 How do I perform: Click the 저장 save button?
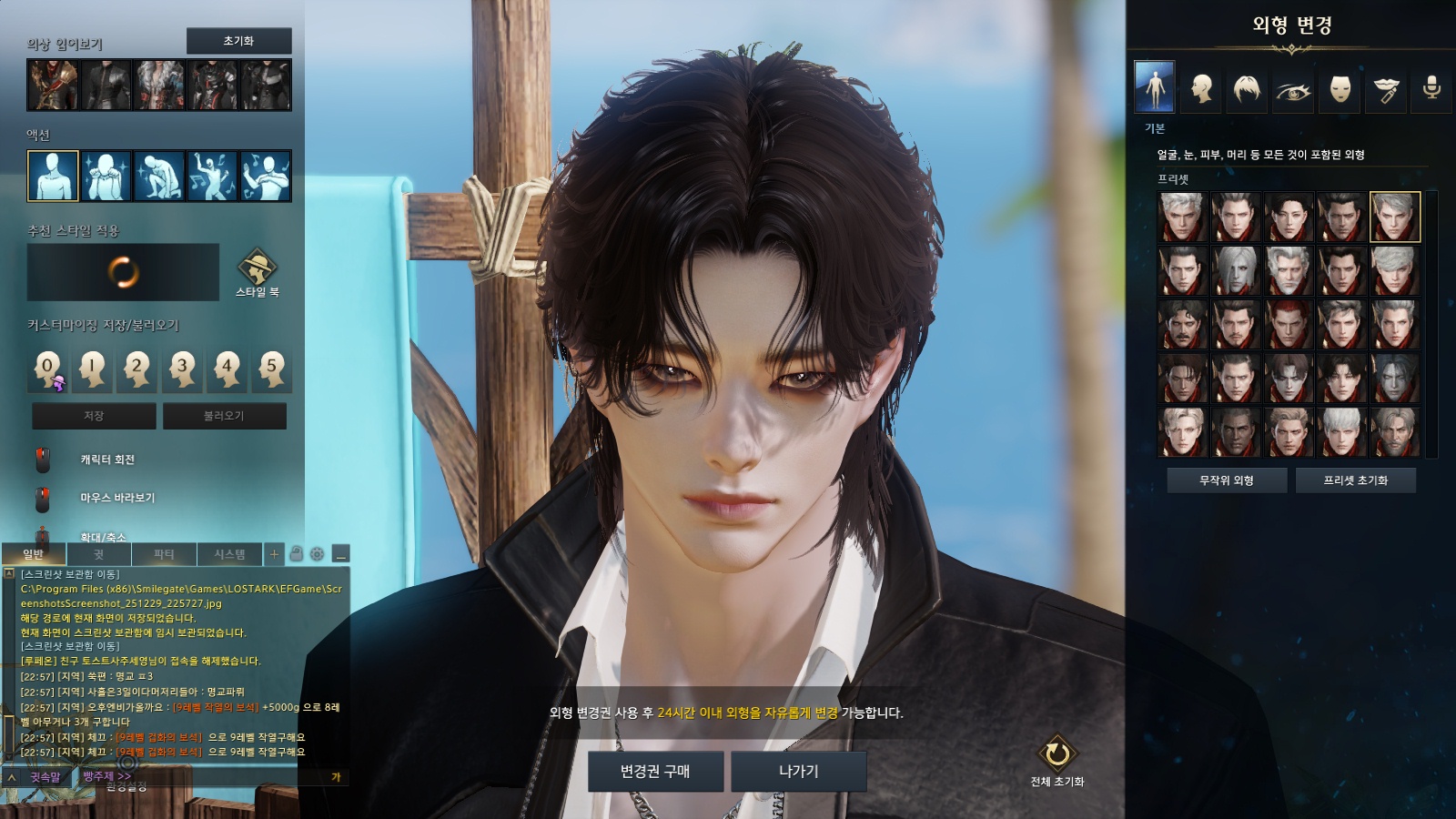click(94, 416)
